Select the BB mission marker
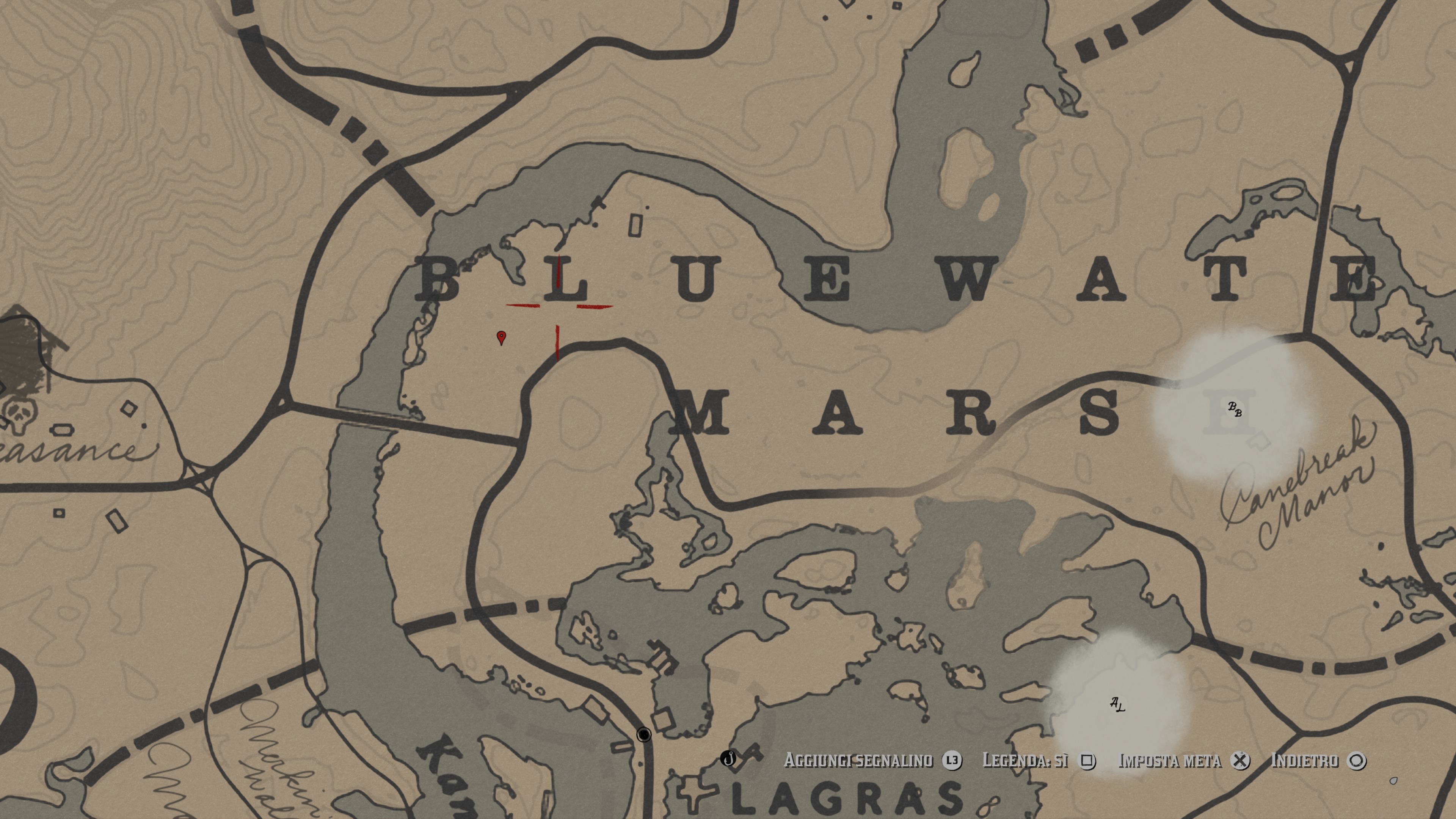 pos(1235,409)
